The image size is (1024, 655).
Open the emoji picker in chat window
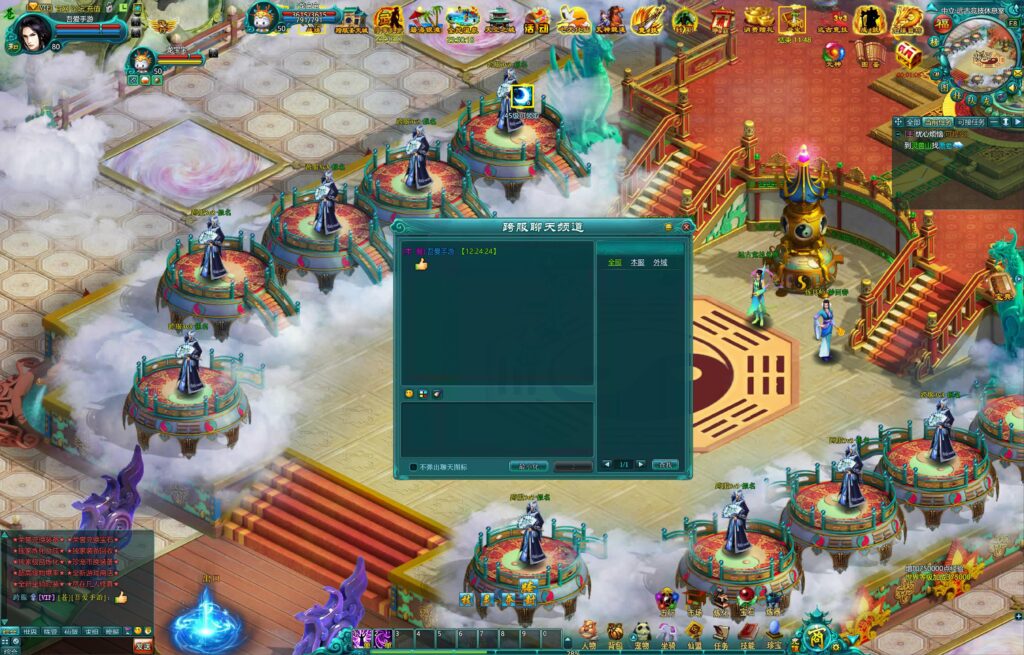click(410, 394)
